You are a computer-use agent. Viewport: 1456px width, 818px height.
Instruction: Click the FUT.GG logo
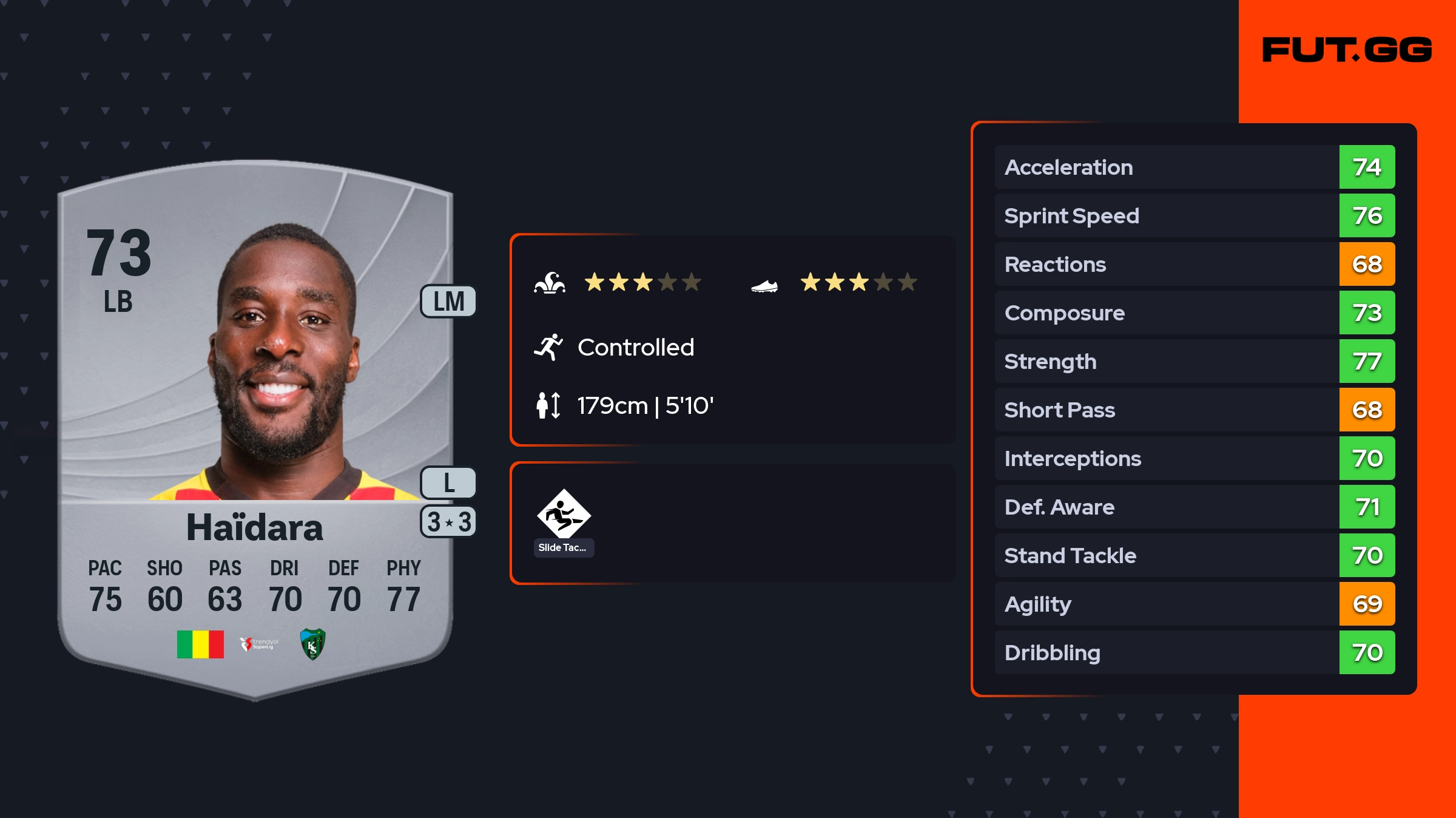1347,50
